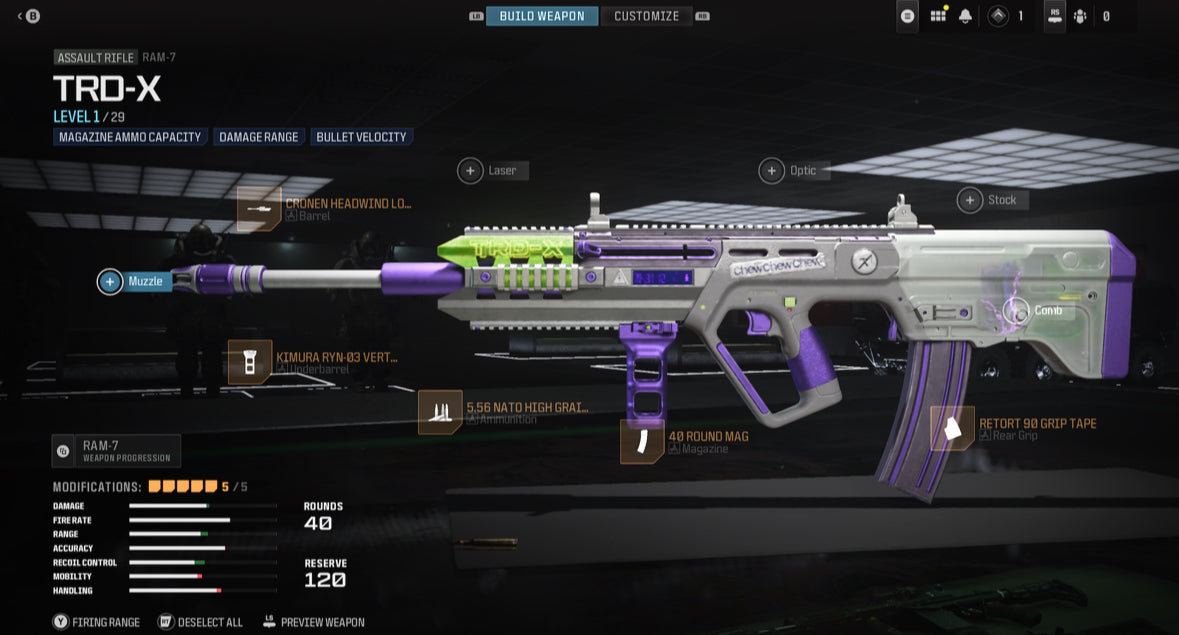The width and height of the screenshot is (1179, 635).
Task: Select the Comb attachment slot
Action: tap(1017, 311)
